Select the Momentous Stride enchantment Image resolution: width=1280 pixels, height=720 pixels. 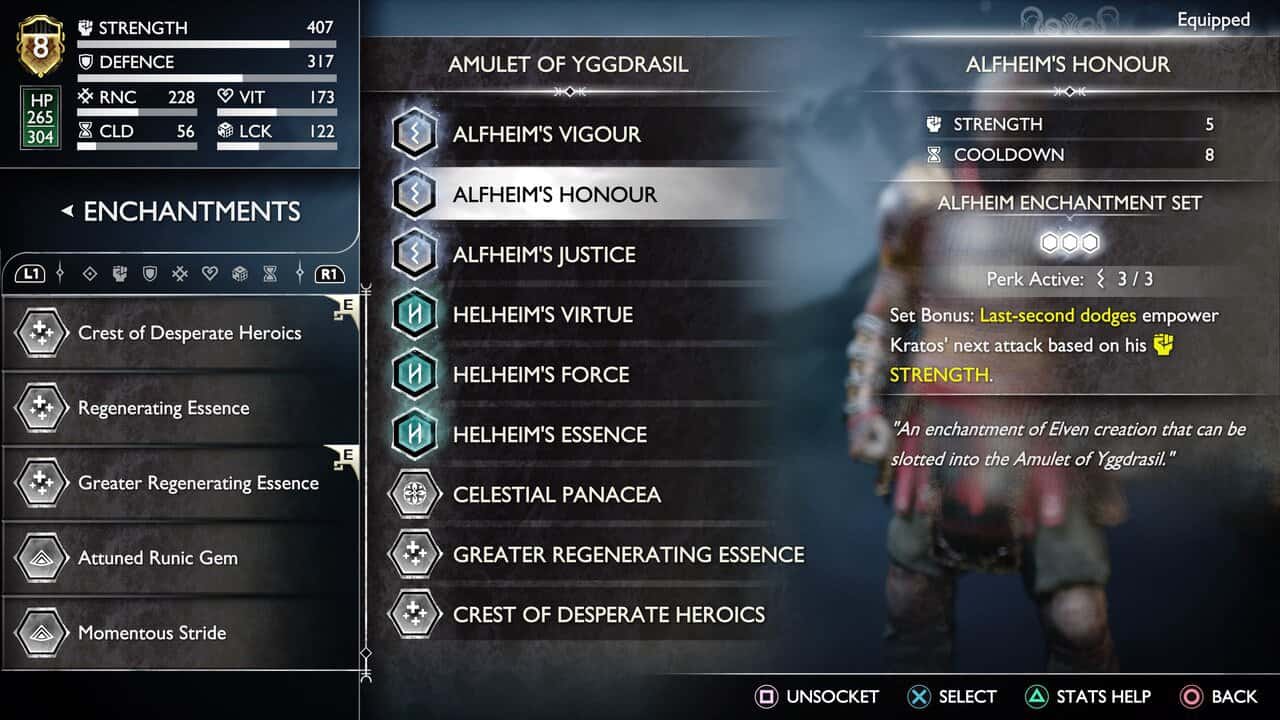[x=152, y=633]
